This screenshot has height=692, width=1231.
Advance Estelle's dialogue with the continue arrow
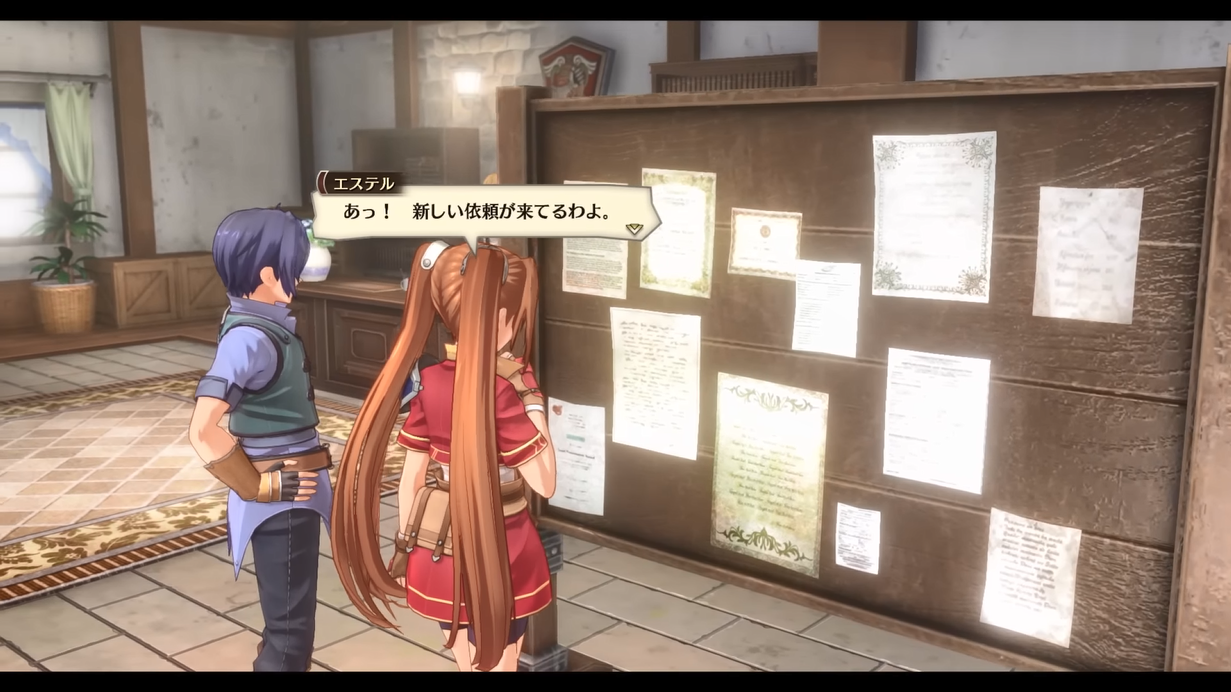[x=634, y=229]
